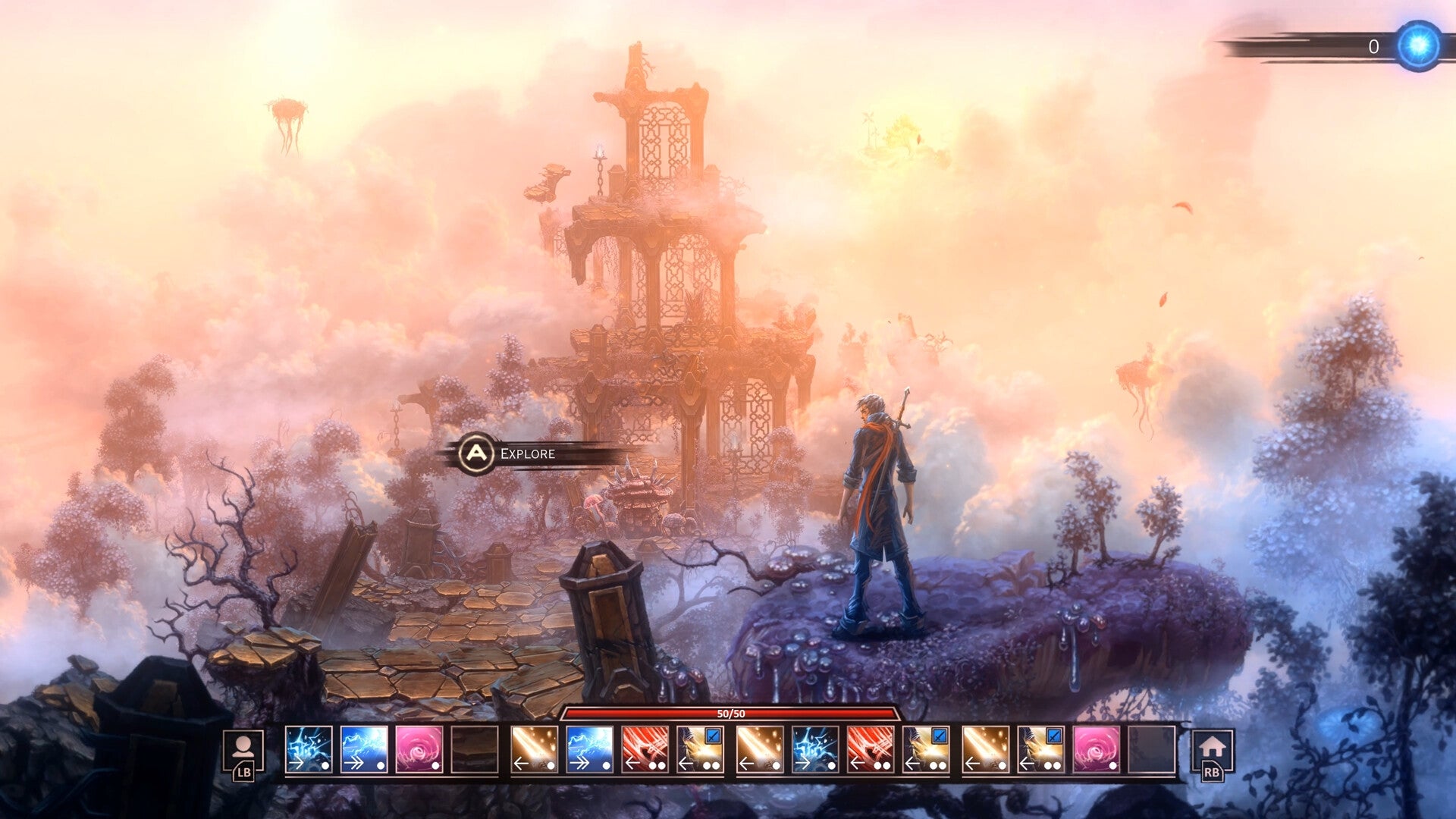Toggle the single cost pip on the vortex card
The height and width of the screenshot is (819, 1456).
[435, 766]
